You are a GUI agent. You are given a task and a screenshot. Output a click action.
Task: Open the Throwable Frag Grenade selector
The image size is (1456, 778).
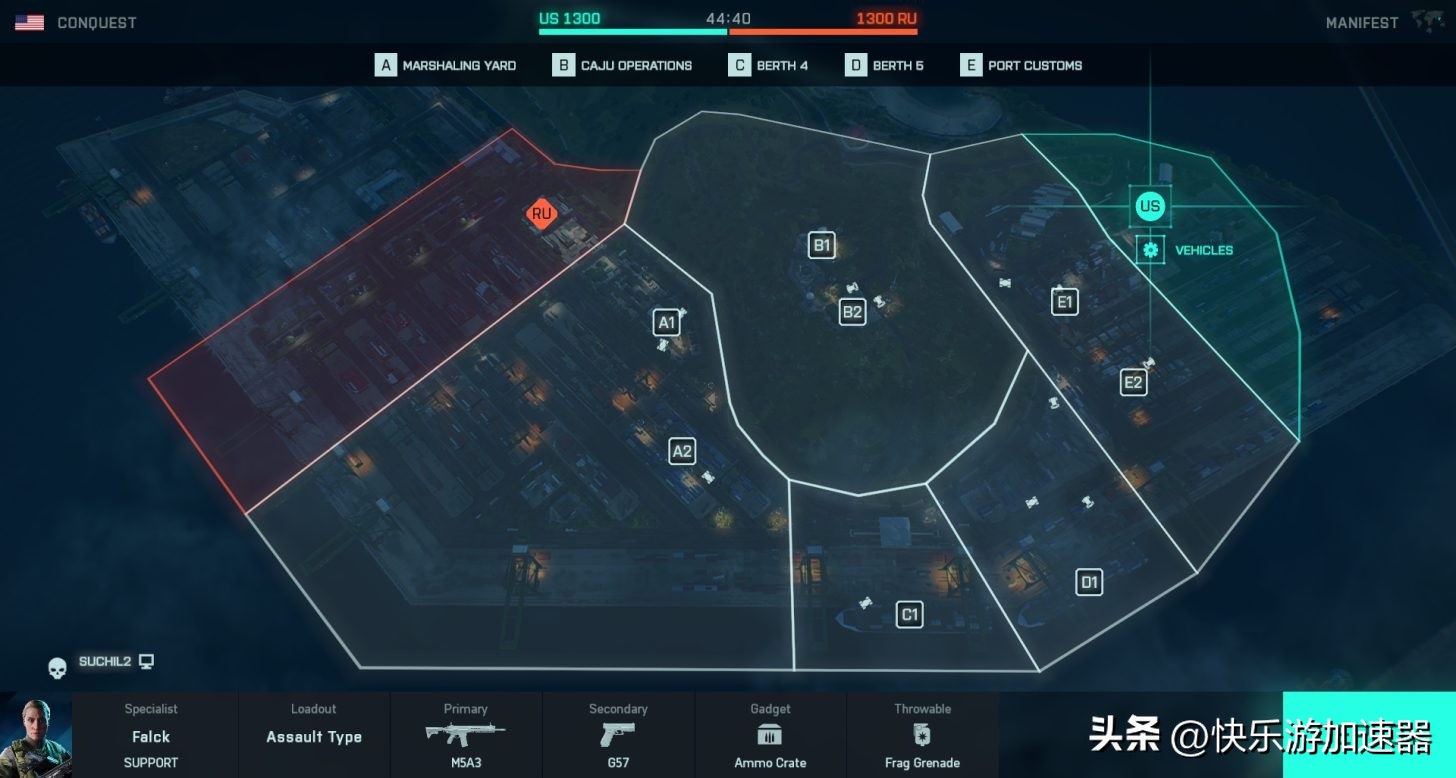tap(922, 736)
